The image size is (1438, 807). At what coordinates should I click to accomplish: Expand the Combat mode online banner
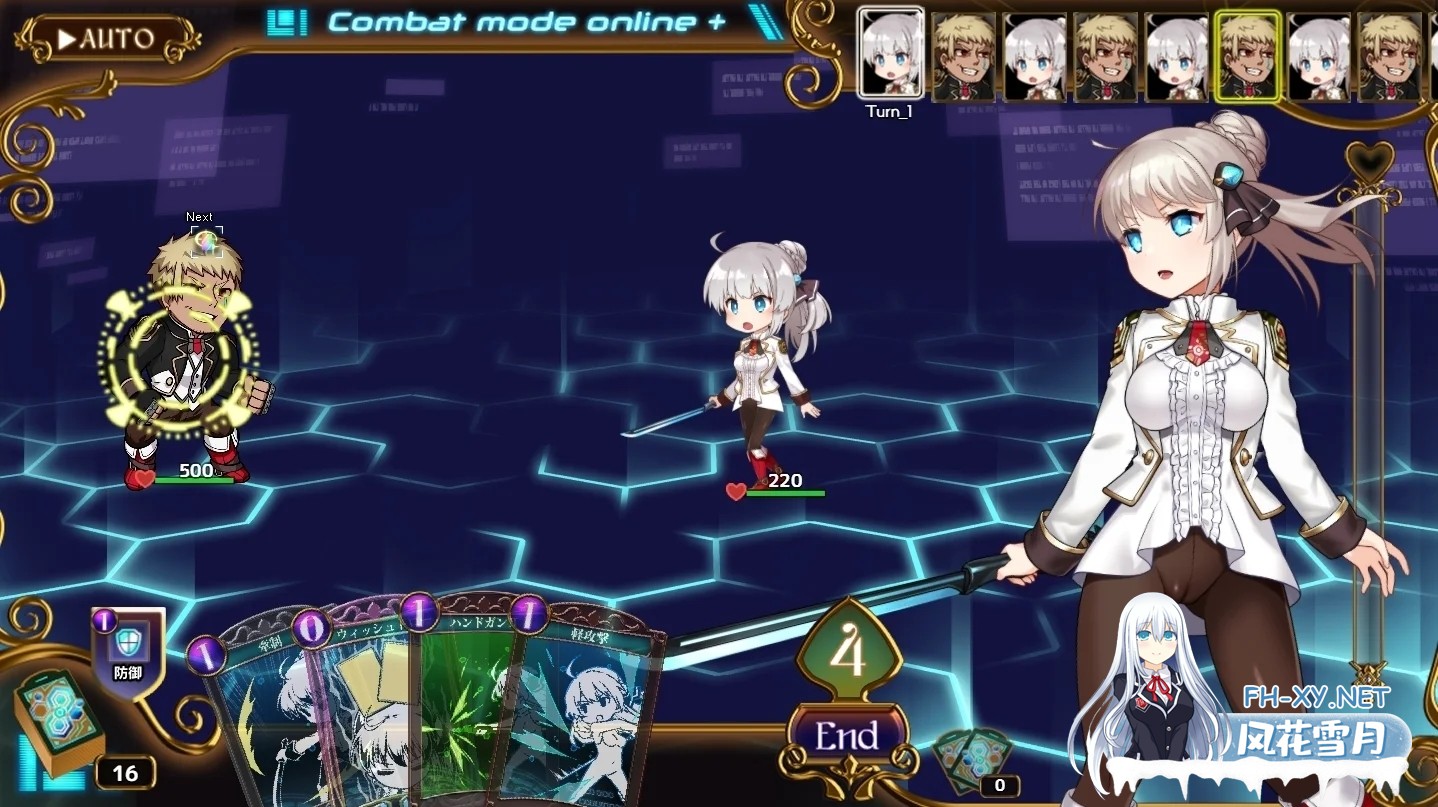point(530,20)
